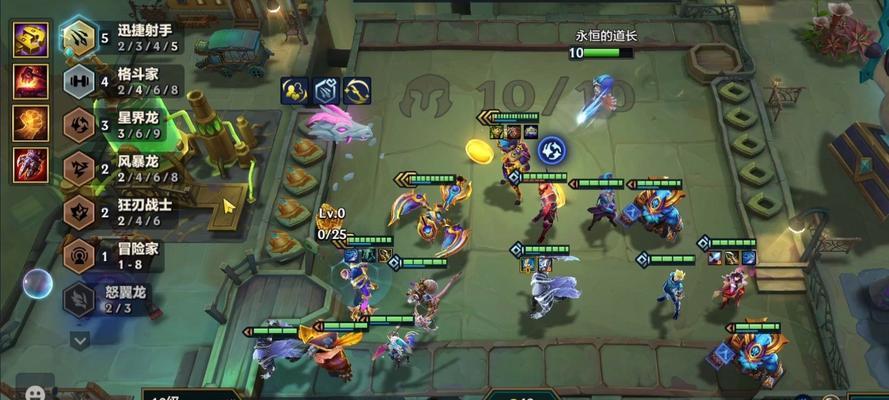Screen dimensions: 889x400
Task: Pick the dark red item in the second bench slot
Action: coord(30,81)
